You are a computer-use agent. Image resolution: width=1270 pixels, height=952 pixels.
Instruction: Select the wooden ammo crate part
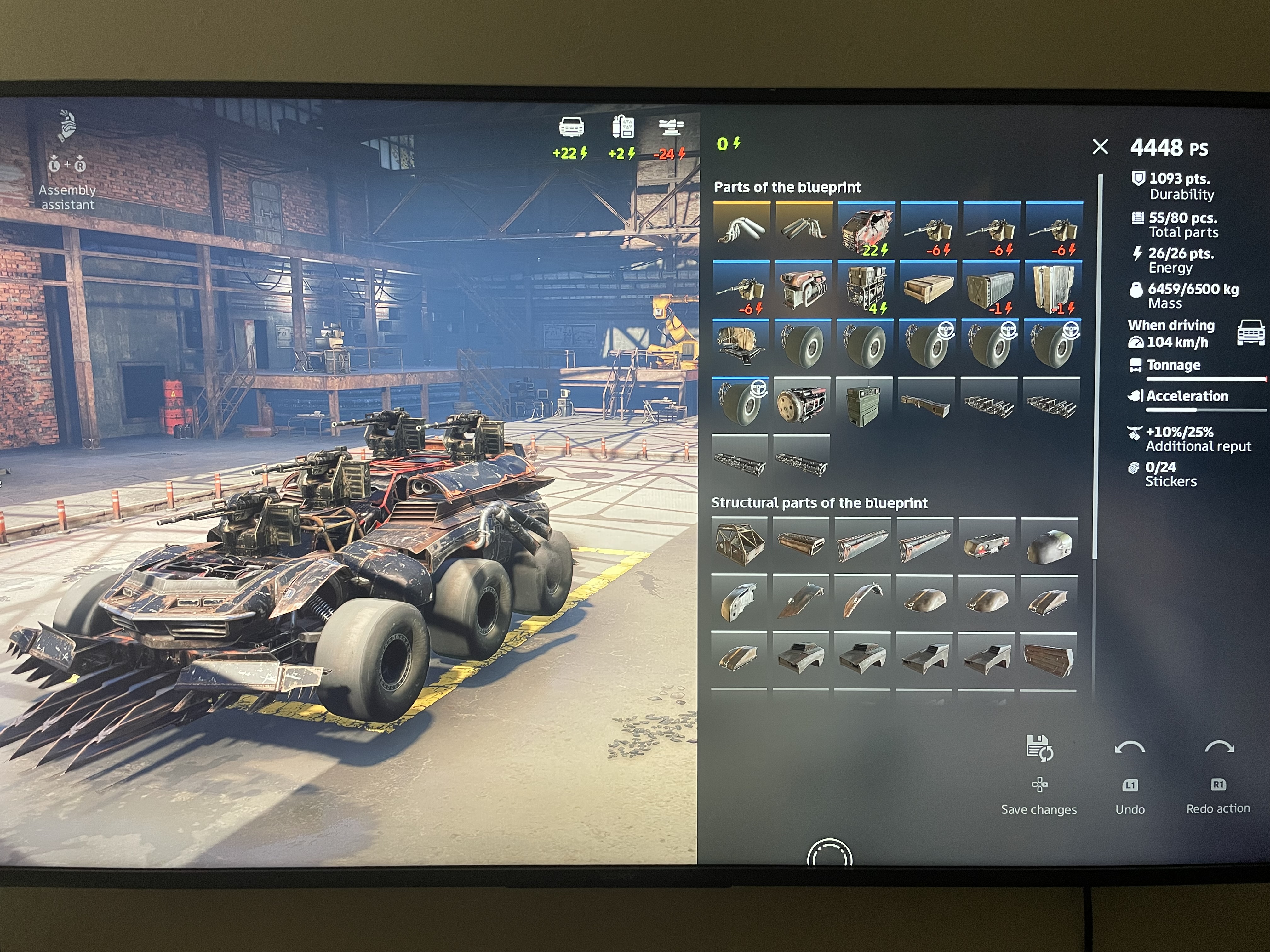click(928, 289)
